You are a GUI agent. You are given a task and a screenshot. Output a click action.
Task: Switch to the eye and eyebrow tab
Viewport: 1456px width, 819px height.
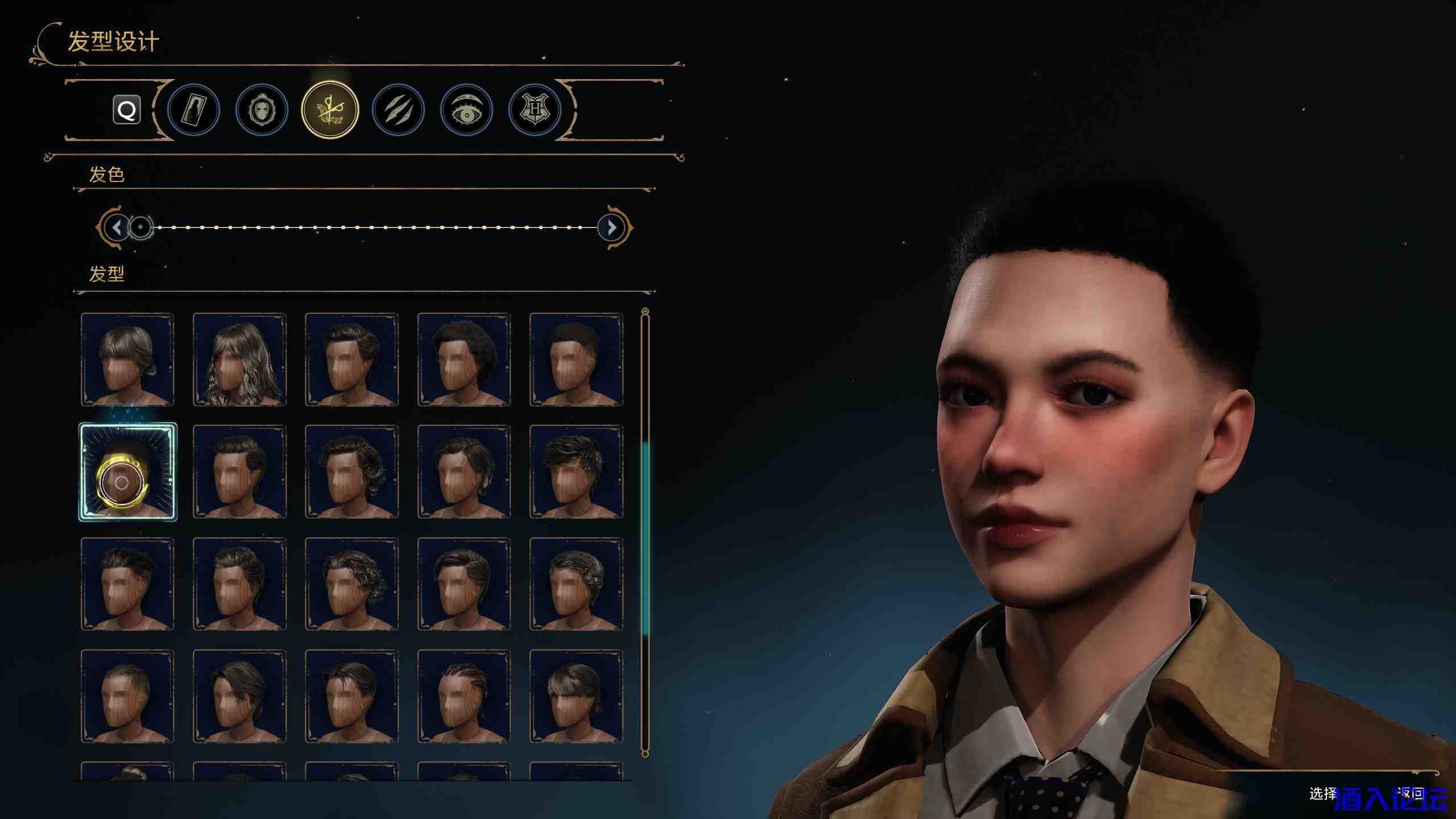point(466,110)
